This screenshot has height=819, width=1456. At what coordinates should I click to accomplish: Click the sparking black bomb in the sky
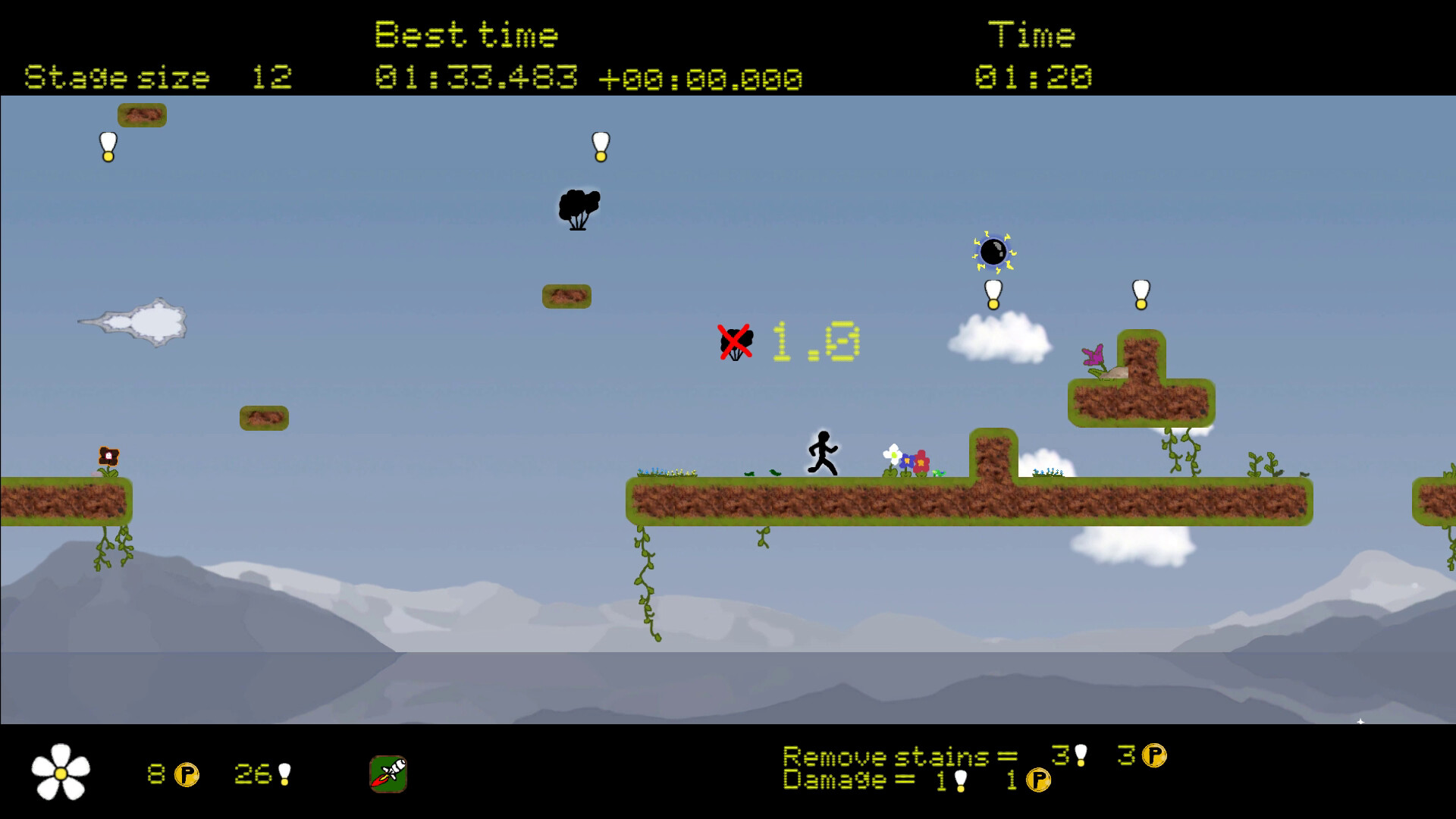point(992,253)
